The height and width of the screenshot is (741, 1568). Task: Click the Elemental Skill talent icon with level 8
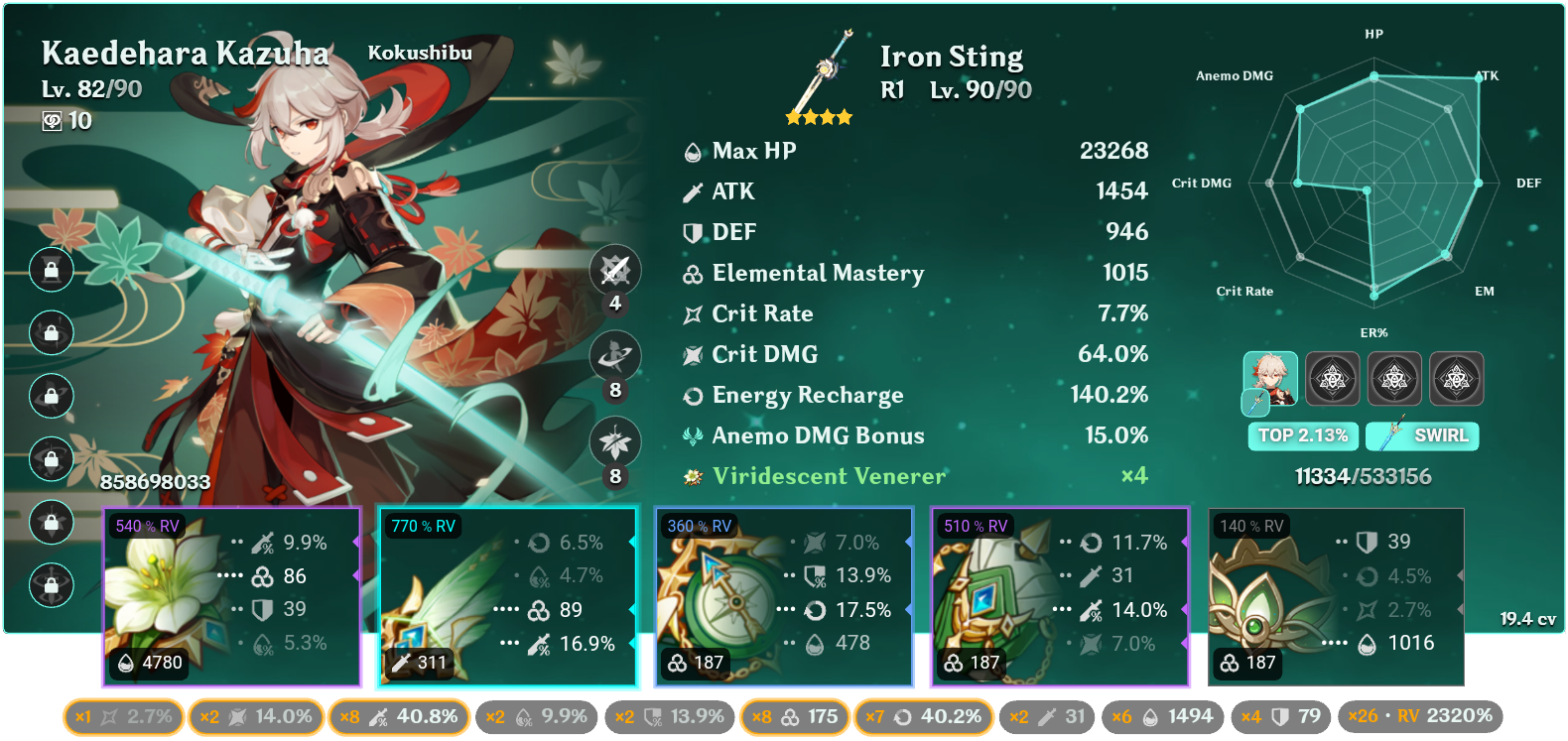click(x=616, y=356)
